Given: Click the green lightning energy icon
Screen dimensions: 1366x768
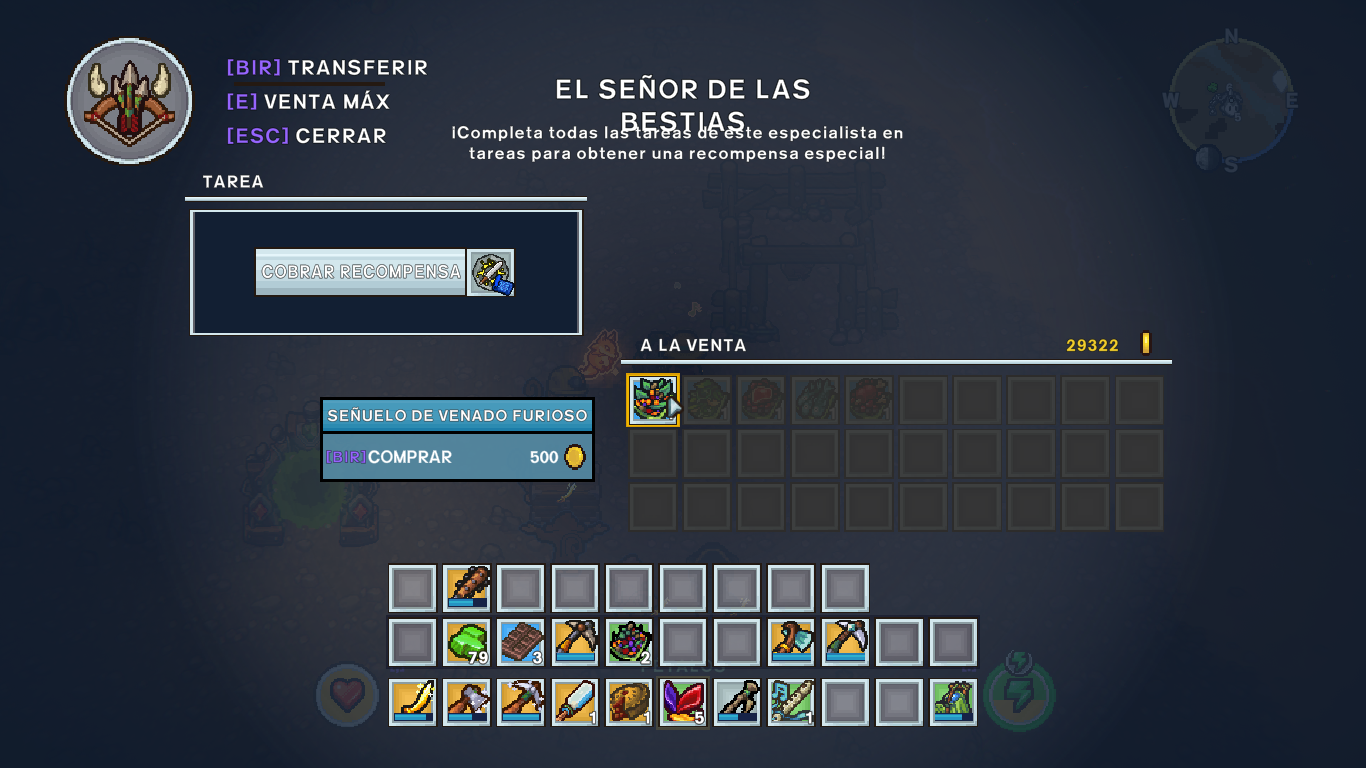Looking at the screenshot, I should 1019,697.
